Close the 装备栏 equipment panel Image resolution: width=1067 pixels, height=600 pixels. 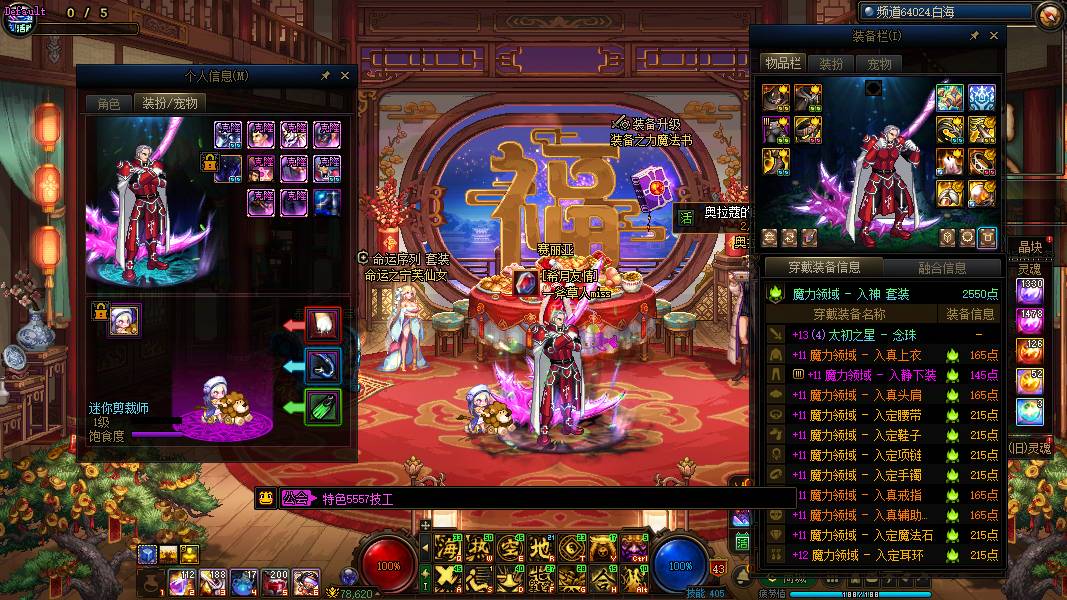(994, 36)
